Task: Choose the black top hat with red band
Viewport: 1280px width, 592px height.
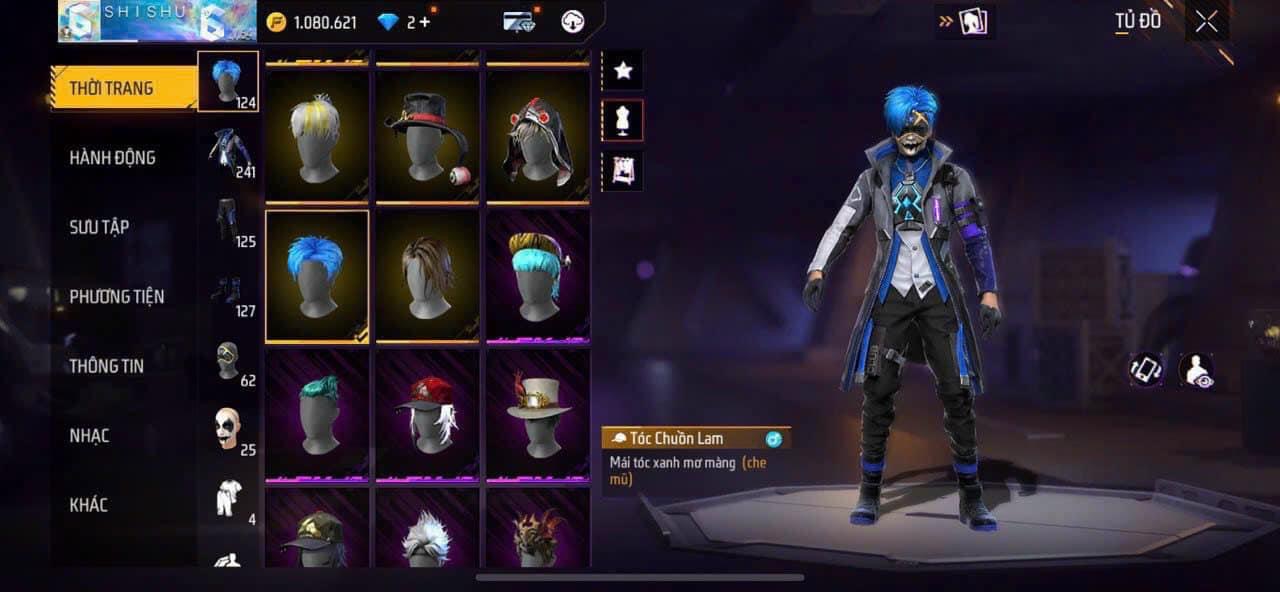Action: [427, 135]
